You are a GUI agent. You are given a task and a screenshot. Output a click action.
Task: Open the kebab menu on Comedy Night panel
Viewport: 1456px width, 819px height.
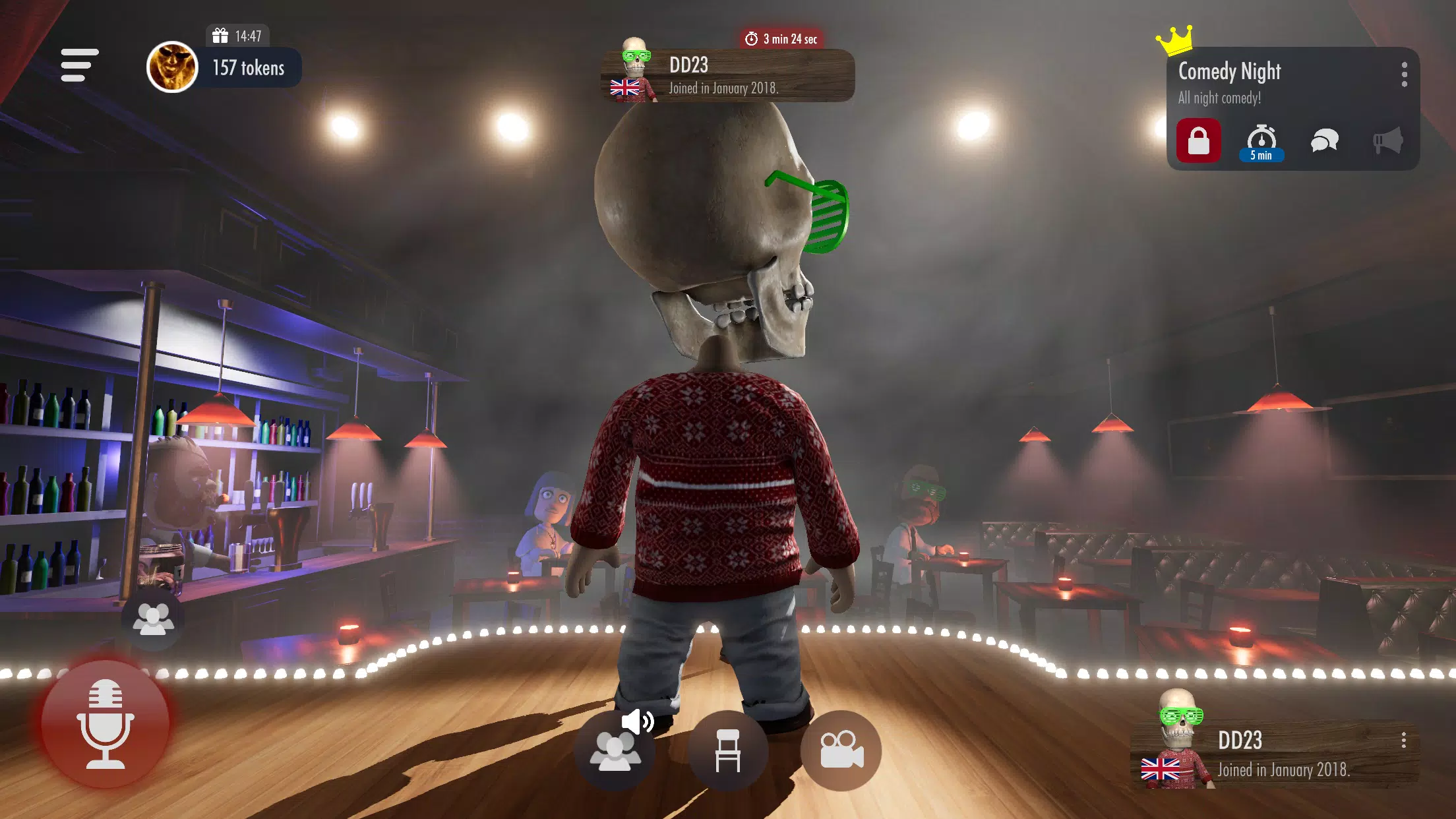click(1403, 75)
